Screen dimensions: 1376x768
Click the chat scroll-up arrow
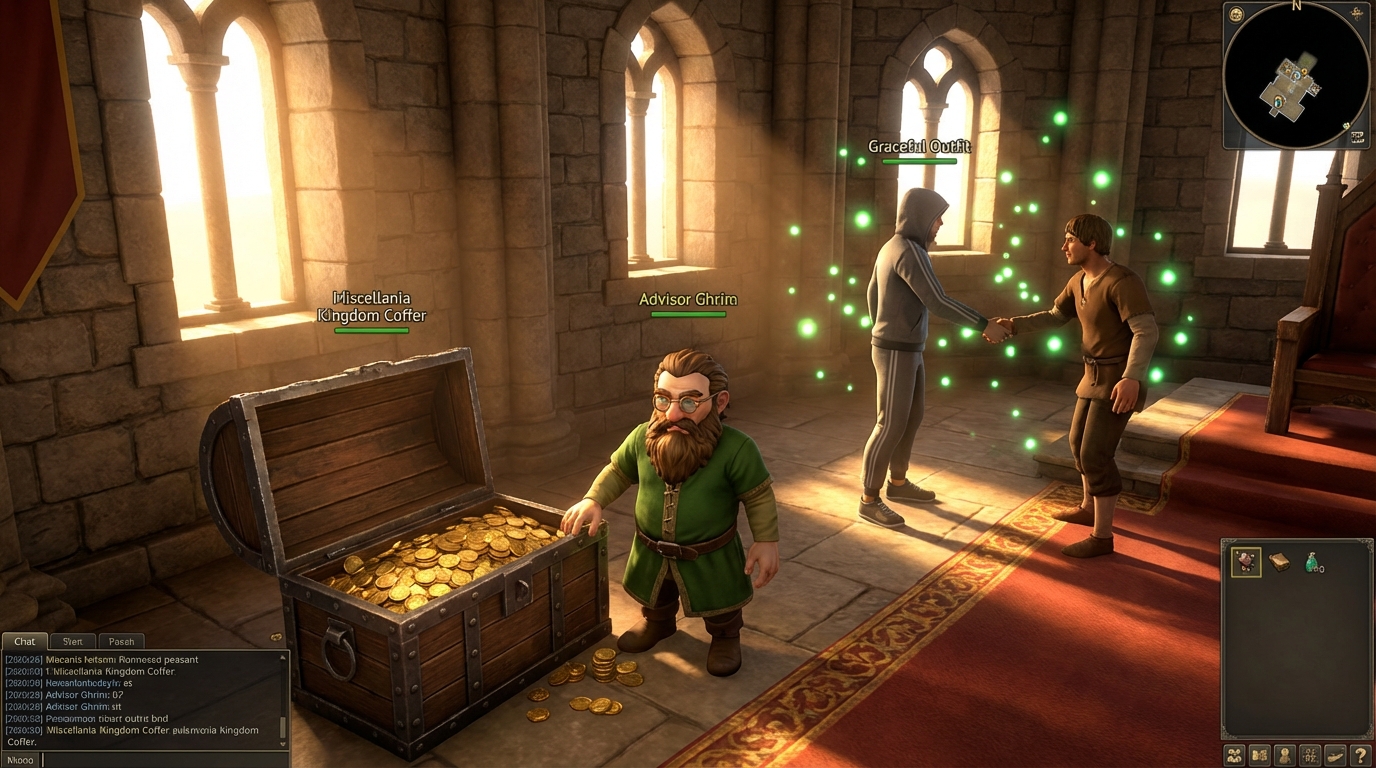tap(283, 658)
